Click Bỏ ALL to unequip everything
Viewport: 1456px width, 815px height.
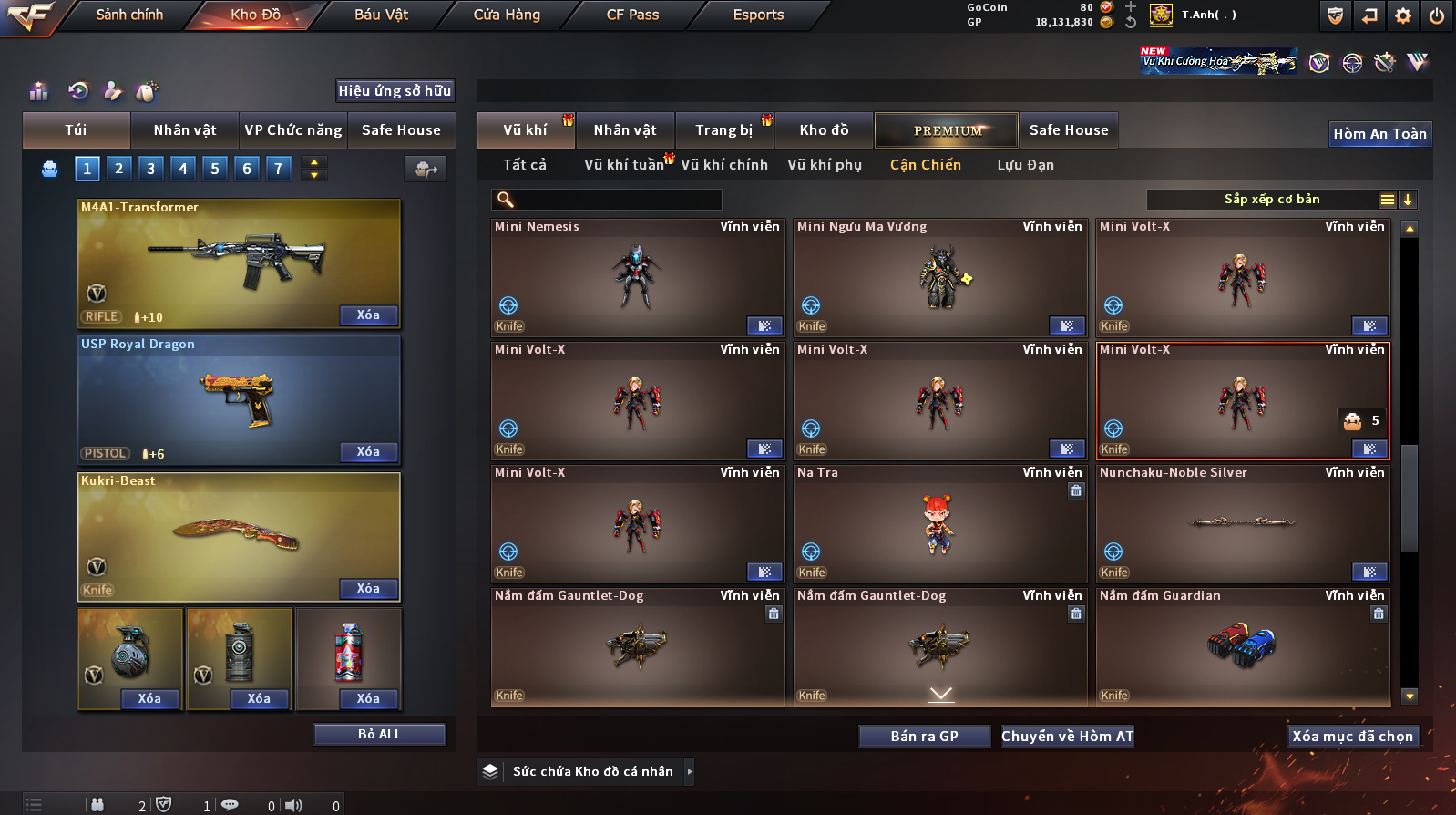(379, 735)
